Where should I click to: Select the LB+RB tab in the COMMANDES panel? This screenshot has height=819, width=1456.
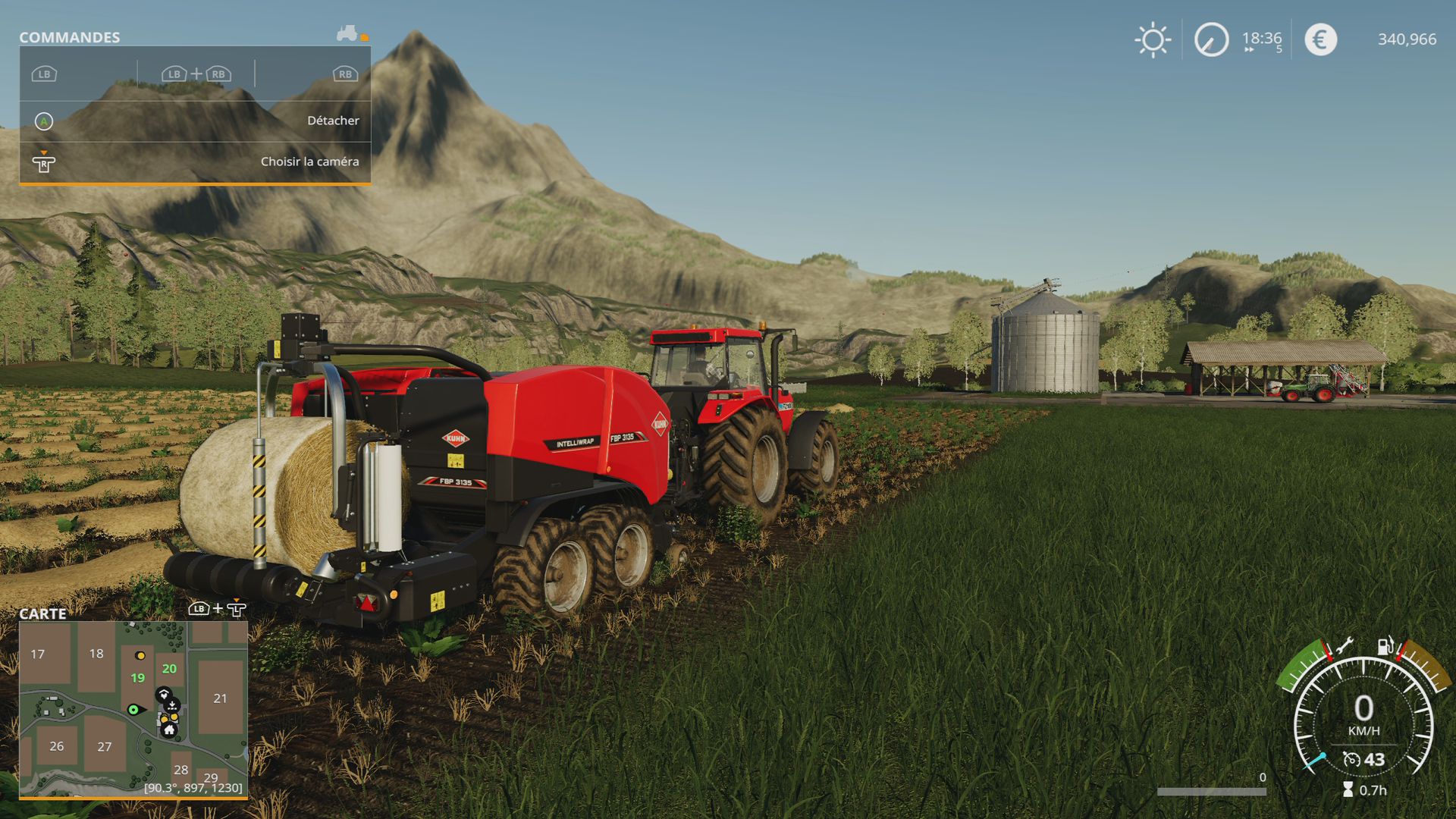tap(196, 74)
